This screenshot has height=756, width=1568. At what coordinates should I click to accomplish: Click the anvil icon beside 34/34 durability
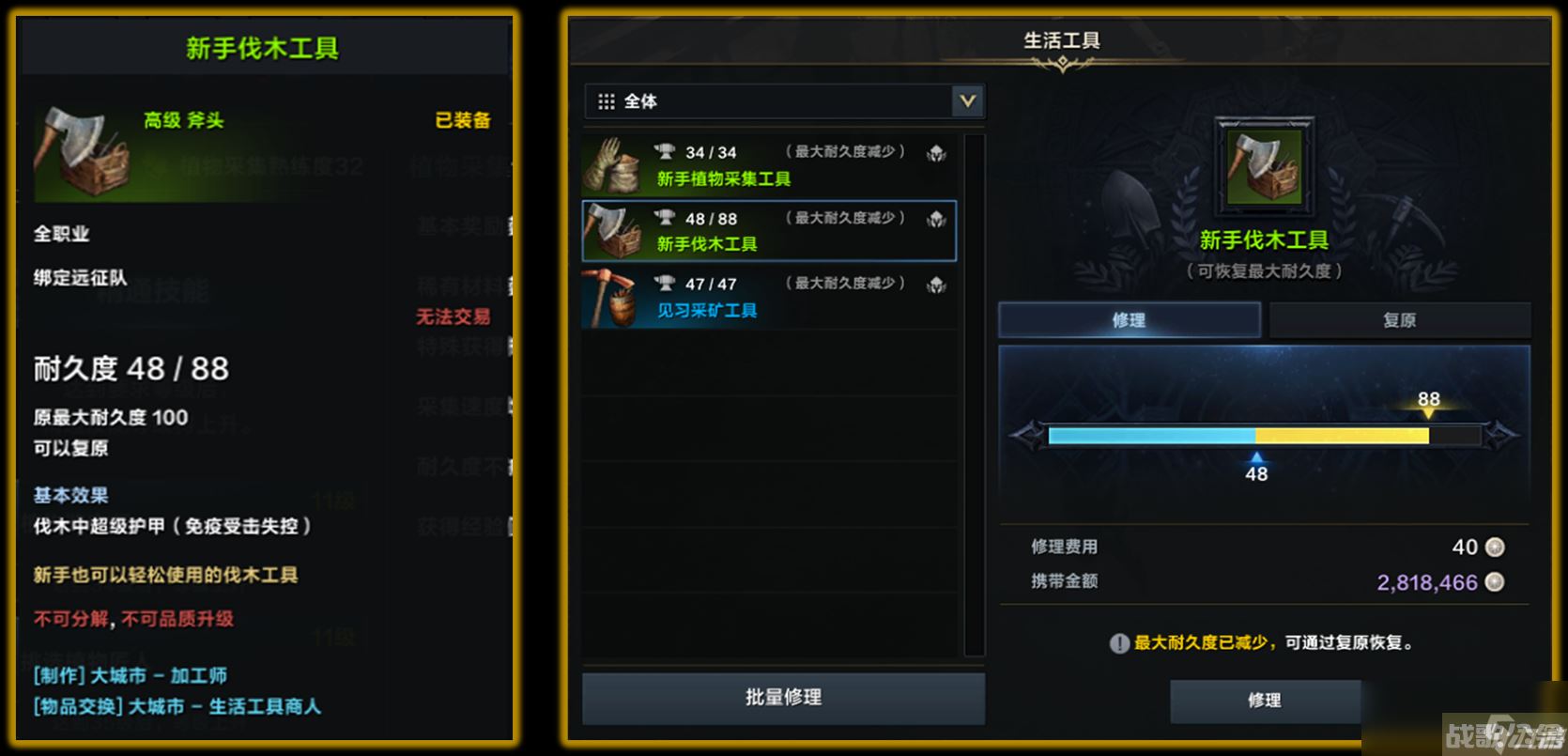pyautogui.click(x=669, y=150)
